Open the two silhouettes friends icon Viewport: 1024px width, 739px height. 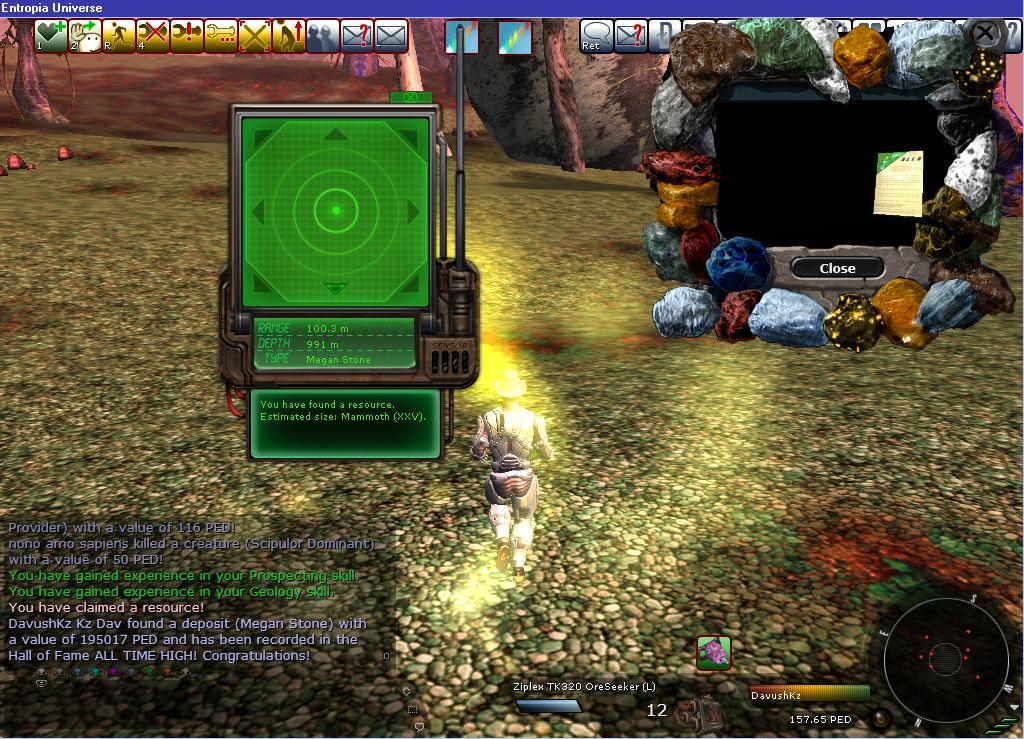coord(323,37)
